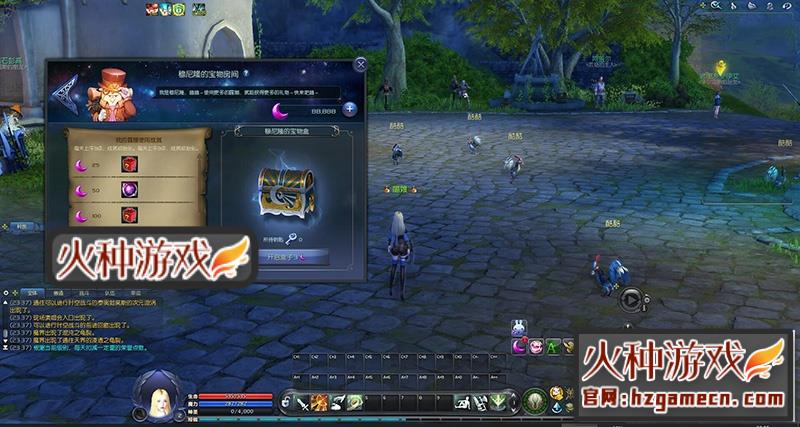Image resolution: width=800 pixels, height=427 pixels.
Task: Open the pink crescent moon event icon
Action: (520, 346)
